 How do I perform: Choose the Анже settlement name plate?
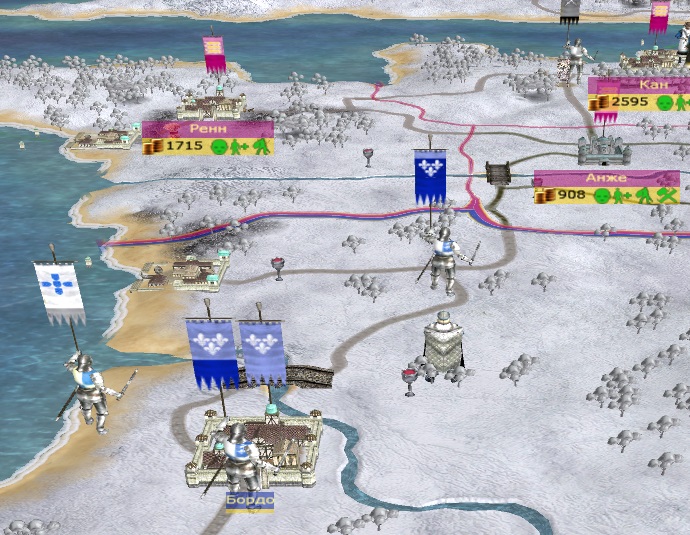606,178
